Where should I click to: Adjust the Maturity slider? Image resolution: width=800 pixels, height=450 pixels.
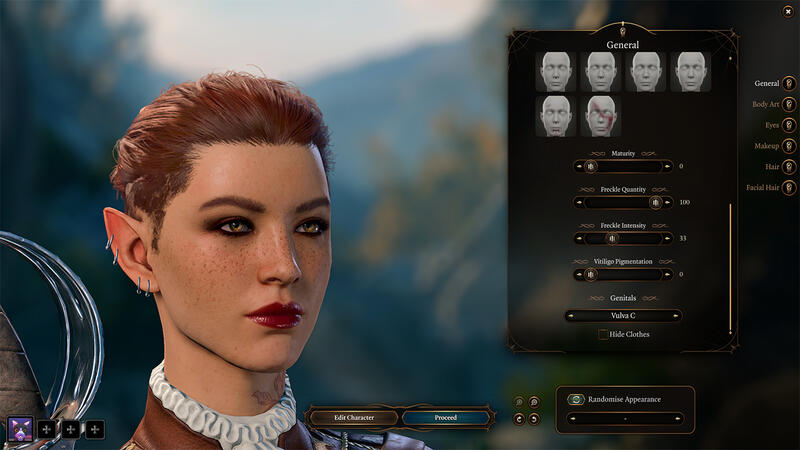590,166
